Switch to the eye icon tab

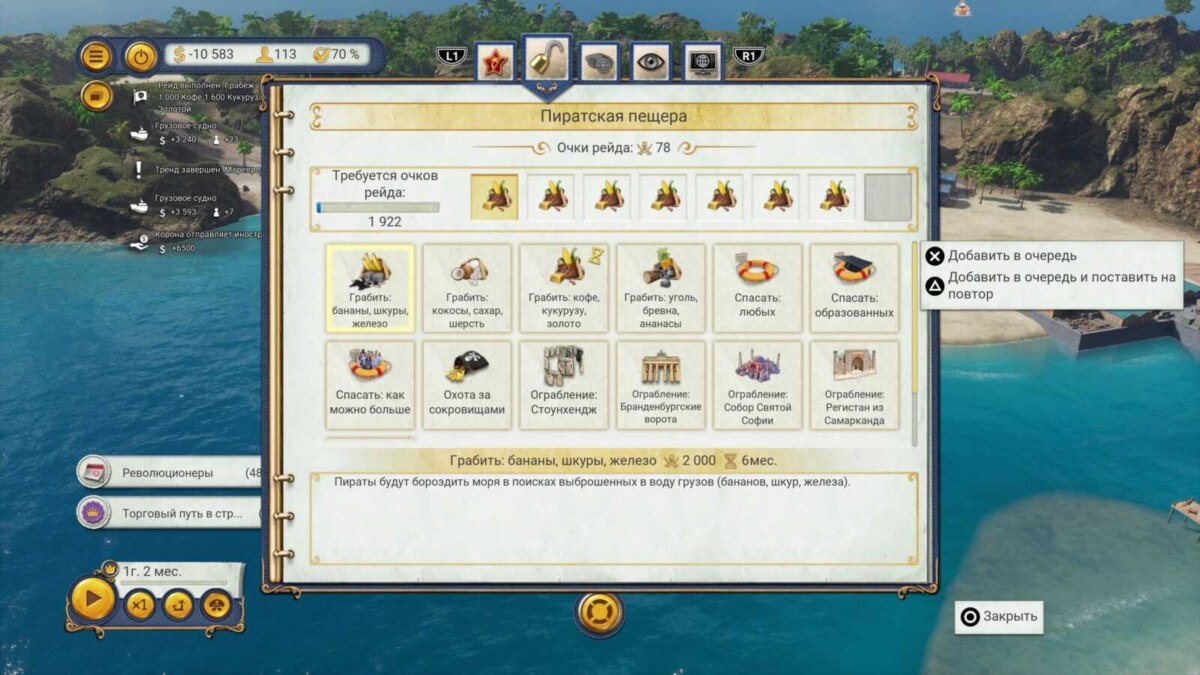click(x=650, y=62)
